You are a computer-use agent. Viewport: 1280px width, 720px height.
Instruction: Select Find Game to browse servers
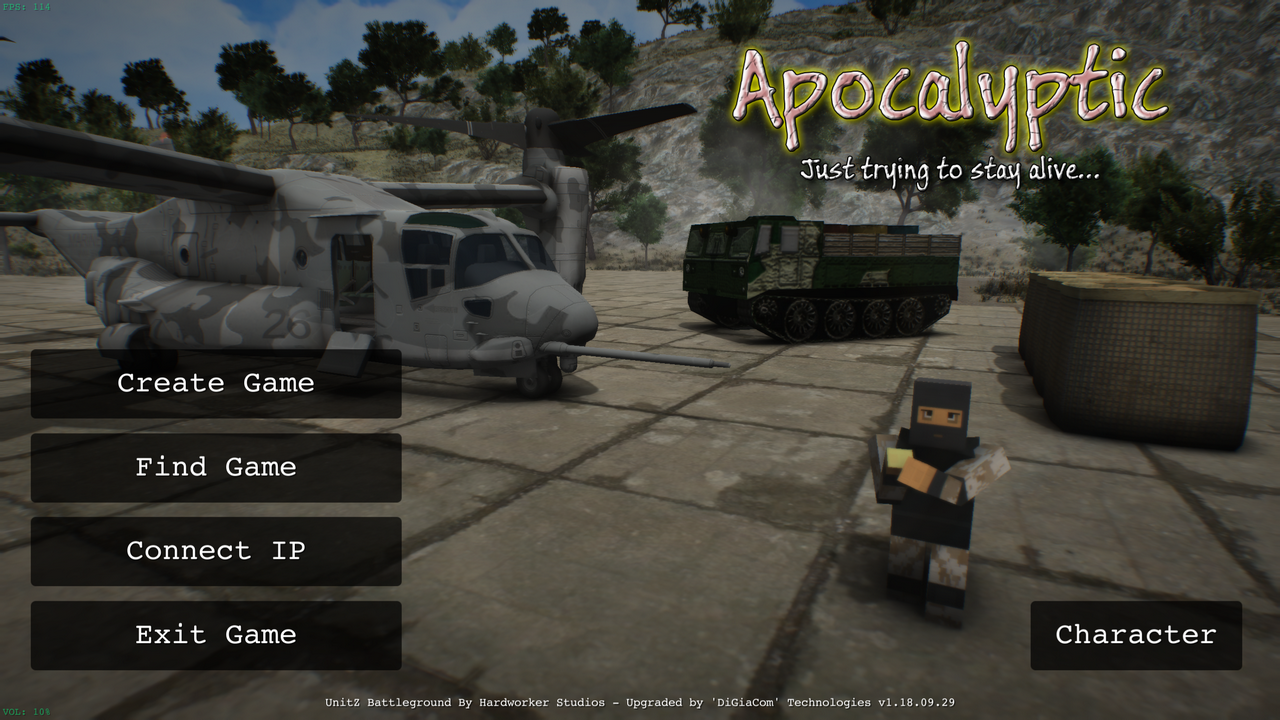tap(216, 467)
